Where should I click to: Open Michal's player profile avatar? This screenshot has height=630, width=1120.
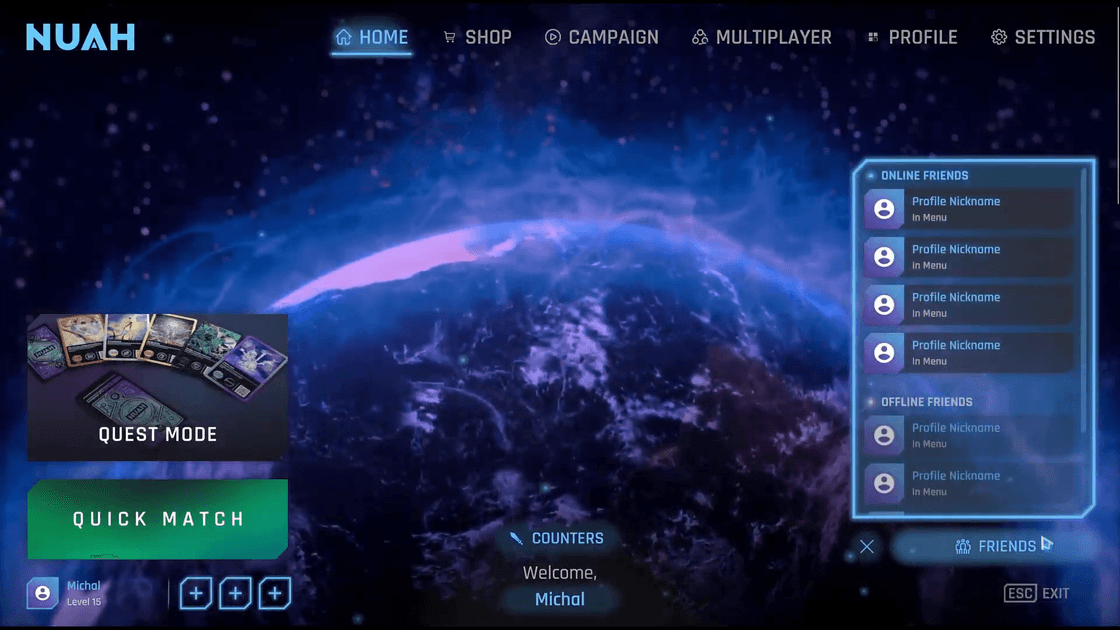(x=43, y=593)
